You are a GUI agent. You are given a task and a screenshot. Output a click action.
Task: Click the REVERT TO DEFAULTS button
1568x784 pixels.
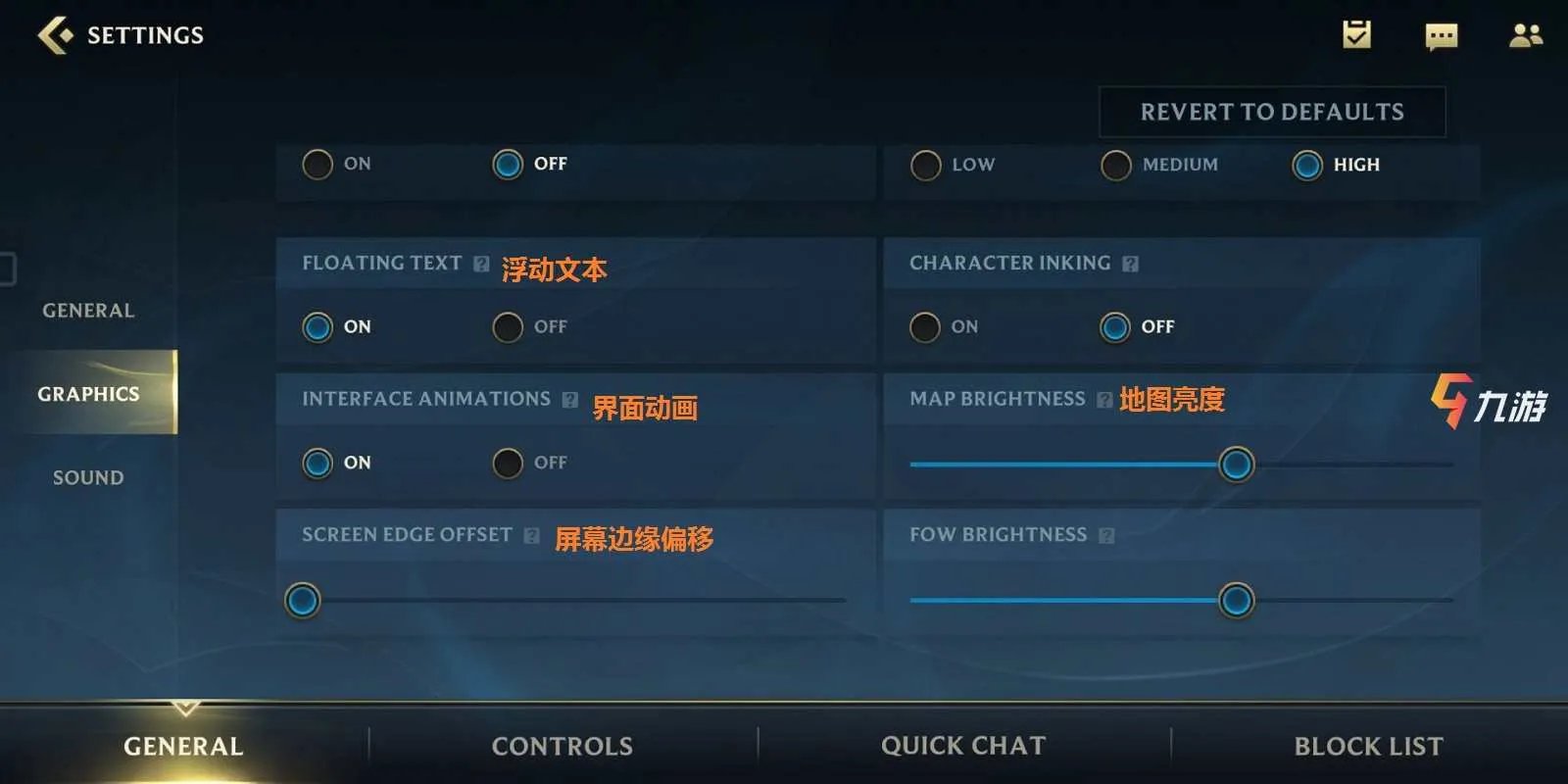click(x=1271, y=111)
